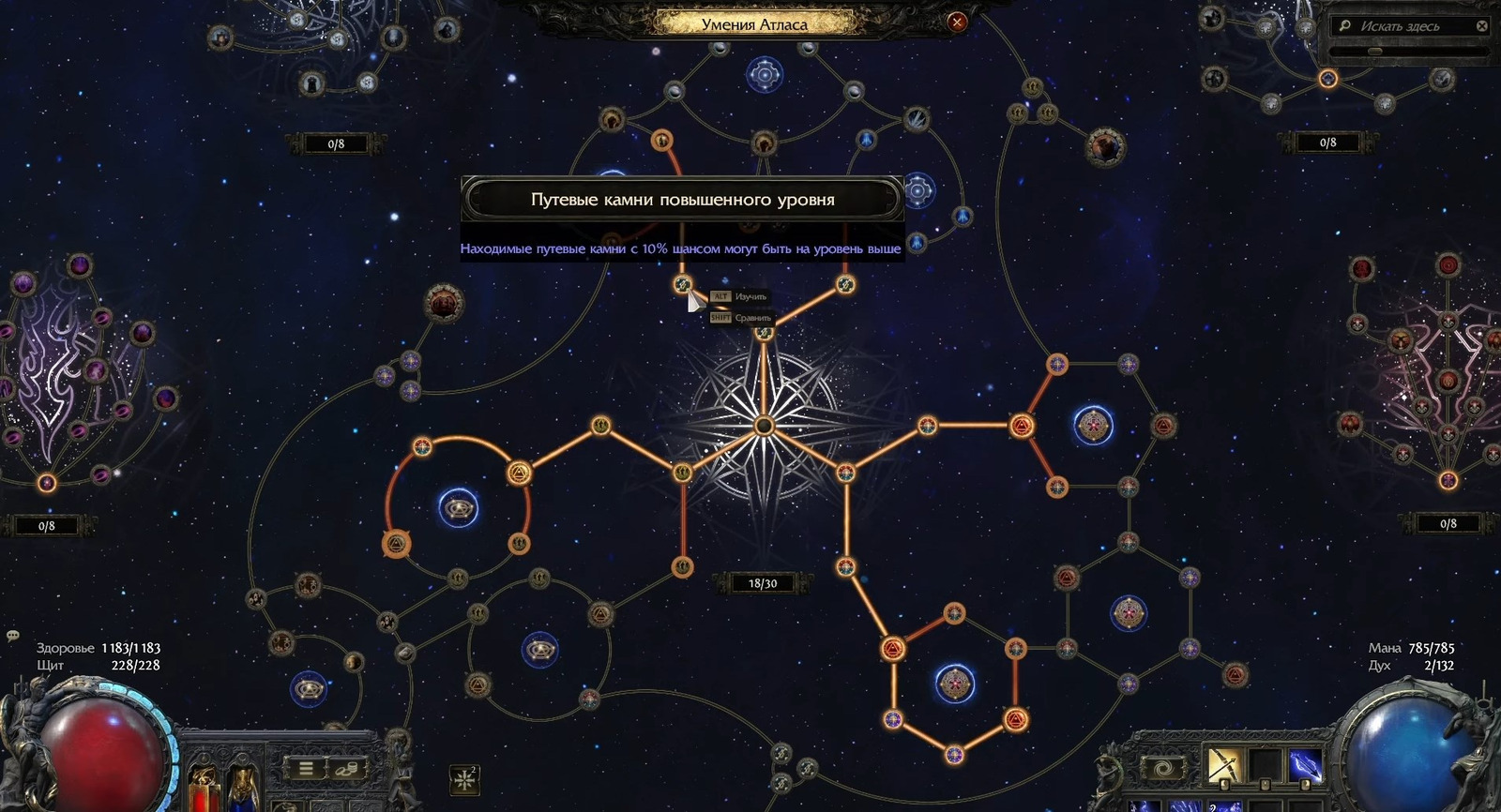Activate the lightning arrow skill
Image resolution: width=1501 pixels, height=812 pixels.
point(1304,765)
